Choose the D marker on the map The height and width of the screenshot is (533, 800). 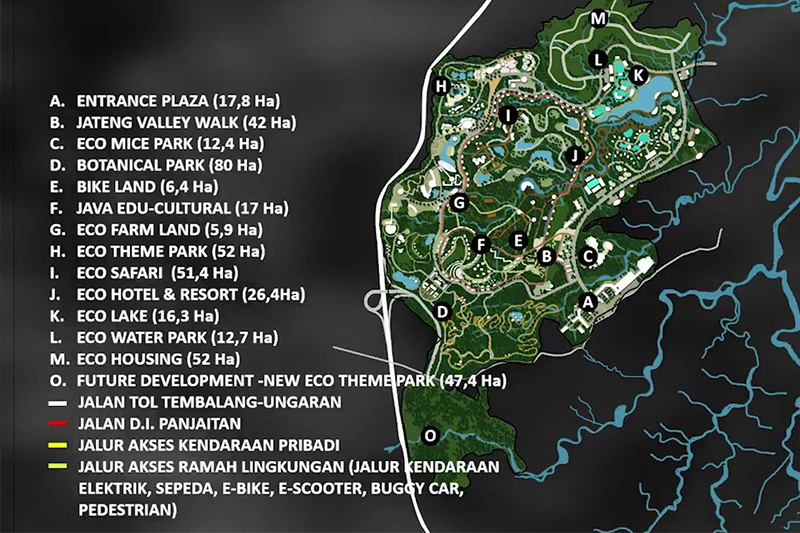pyautogui.click(x=442, y=311)
